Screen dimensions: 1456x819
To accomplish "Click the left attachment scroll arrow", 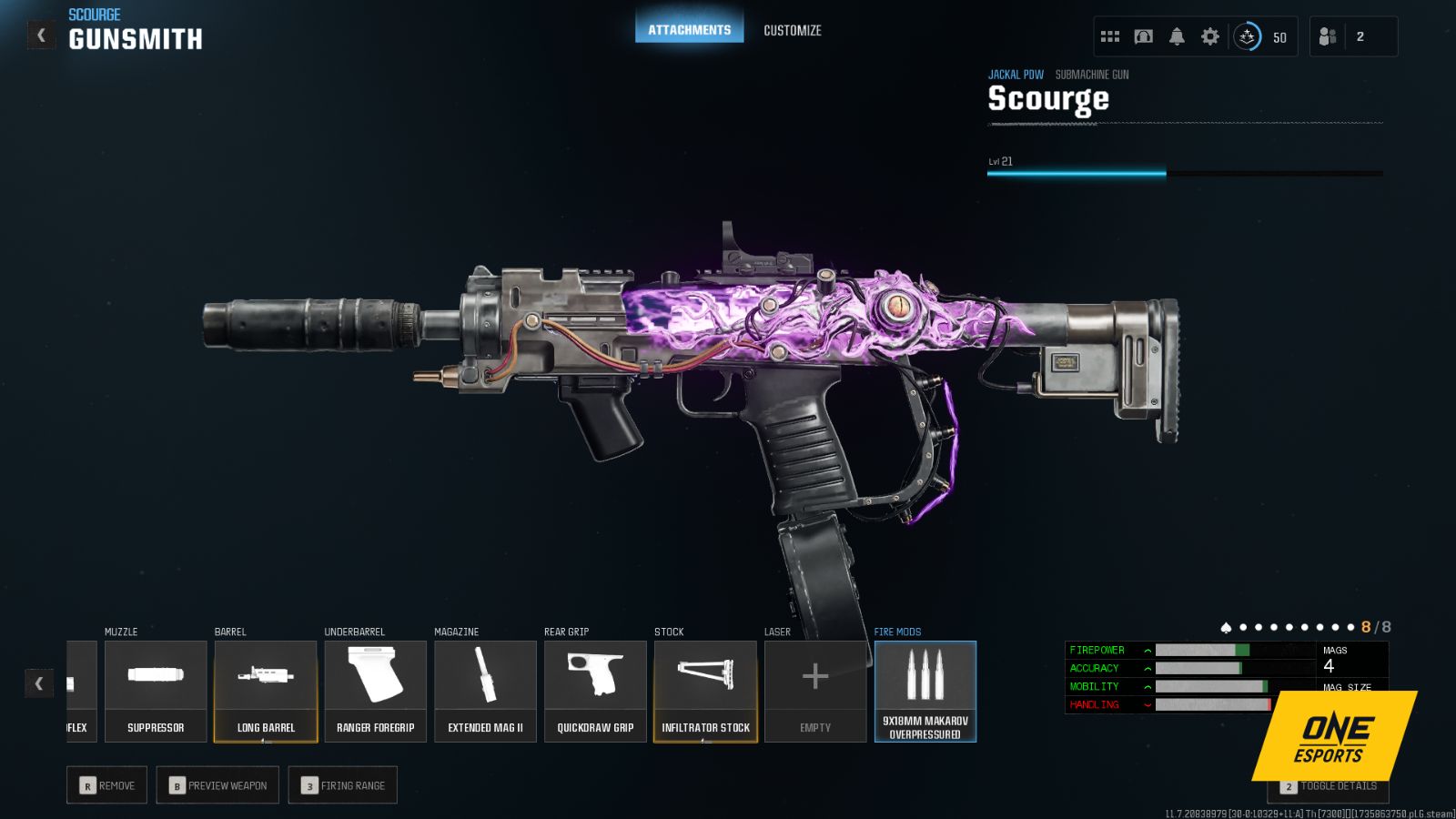I will pyautogui.click(x=39, y=682).
